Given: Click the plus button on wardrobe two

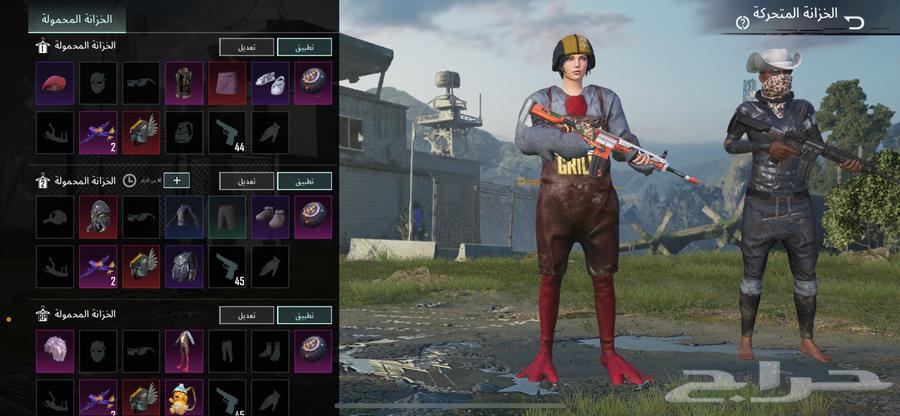Looking at the screenshot, I should 176,180.
